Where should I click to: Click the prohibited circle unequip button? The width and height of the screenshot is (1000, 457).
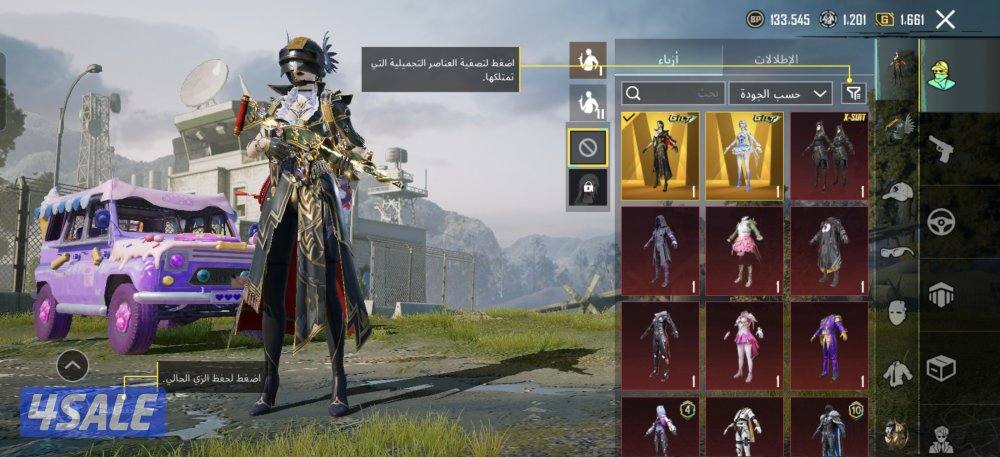tap(588, 148)
